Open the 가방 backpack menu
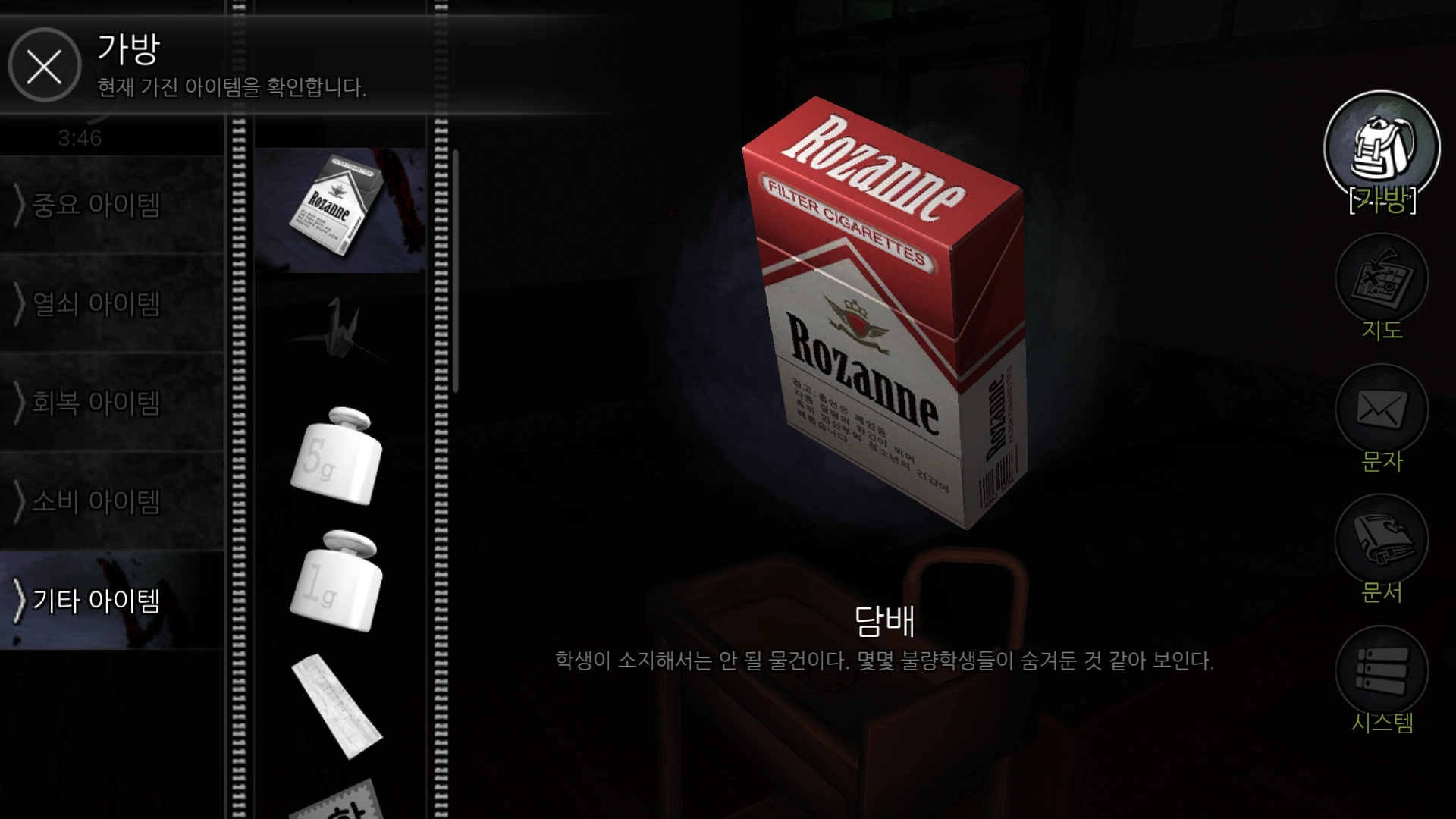The width and height of the screenshot is (1456, 819). 1381,149
